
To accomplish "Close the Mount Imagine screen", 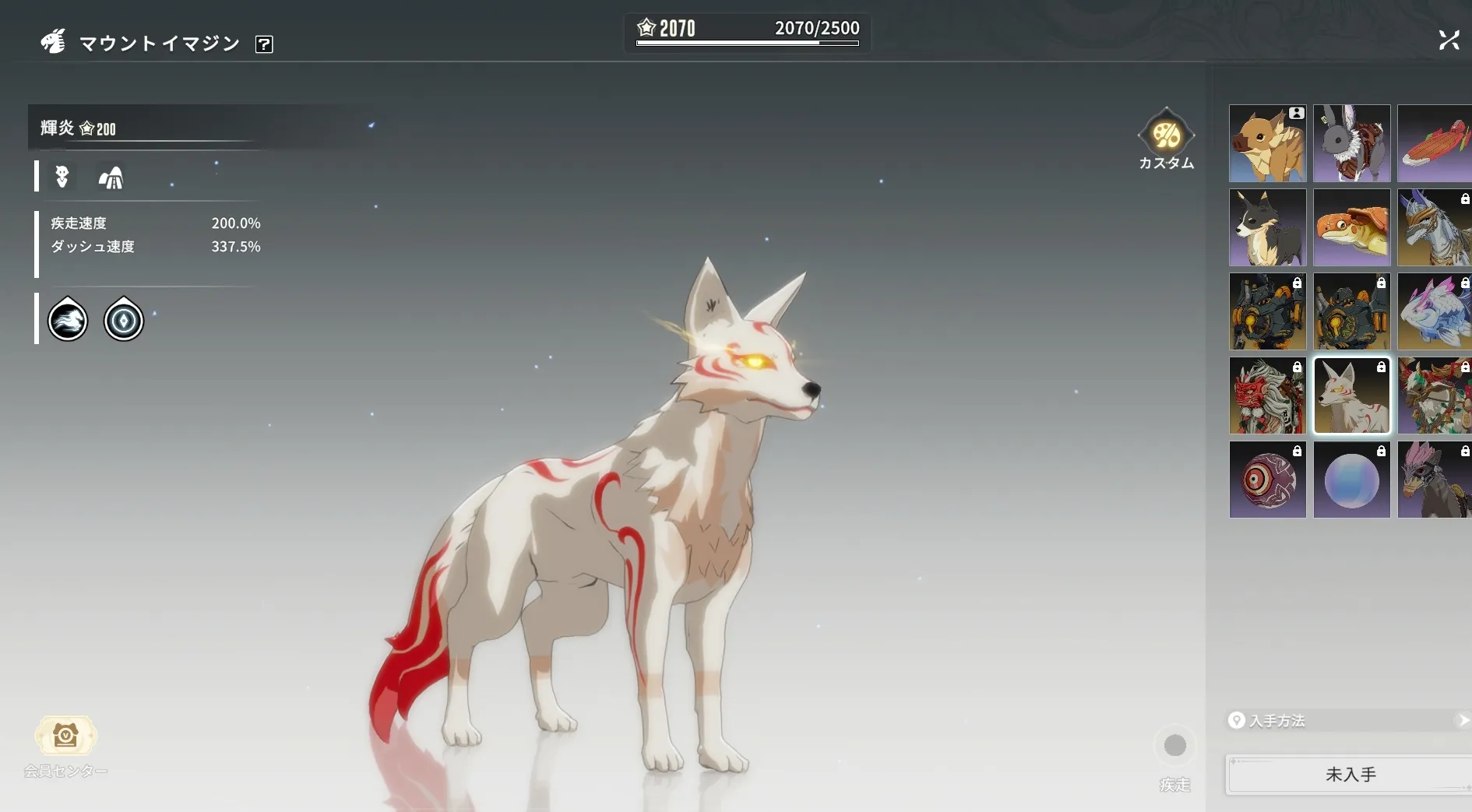I will tap(1449, 40).
